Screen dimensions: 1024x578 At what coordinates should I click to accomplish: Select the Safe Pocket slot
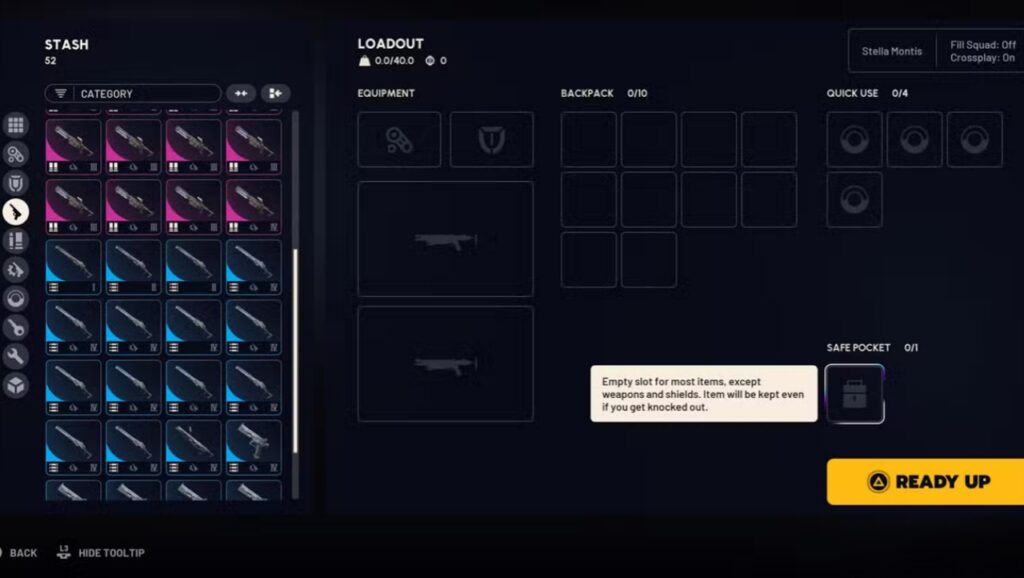pyautogui.click(x=855, y=394)
